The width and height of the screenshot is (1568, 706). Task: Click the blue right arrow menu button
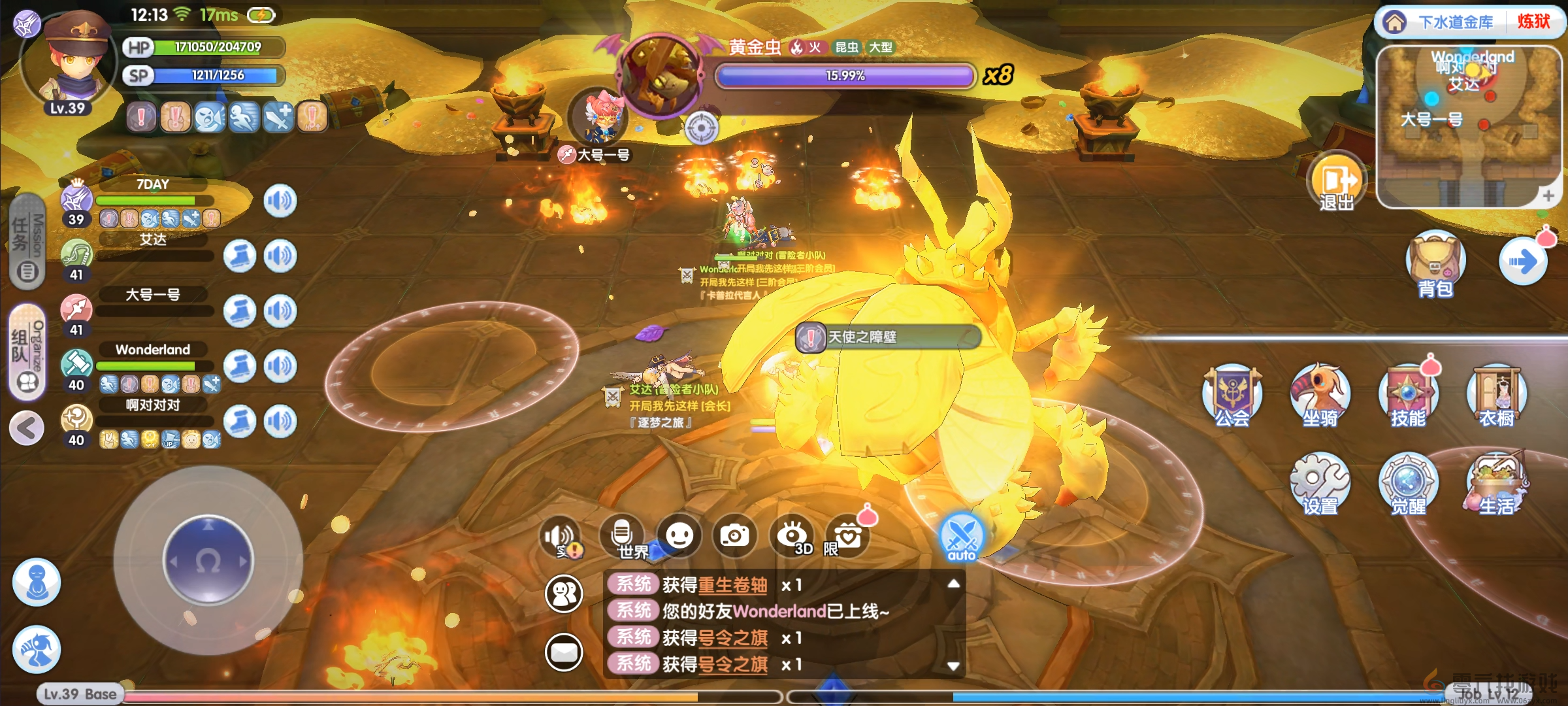[1523, 263]
